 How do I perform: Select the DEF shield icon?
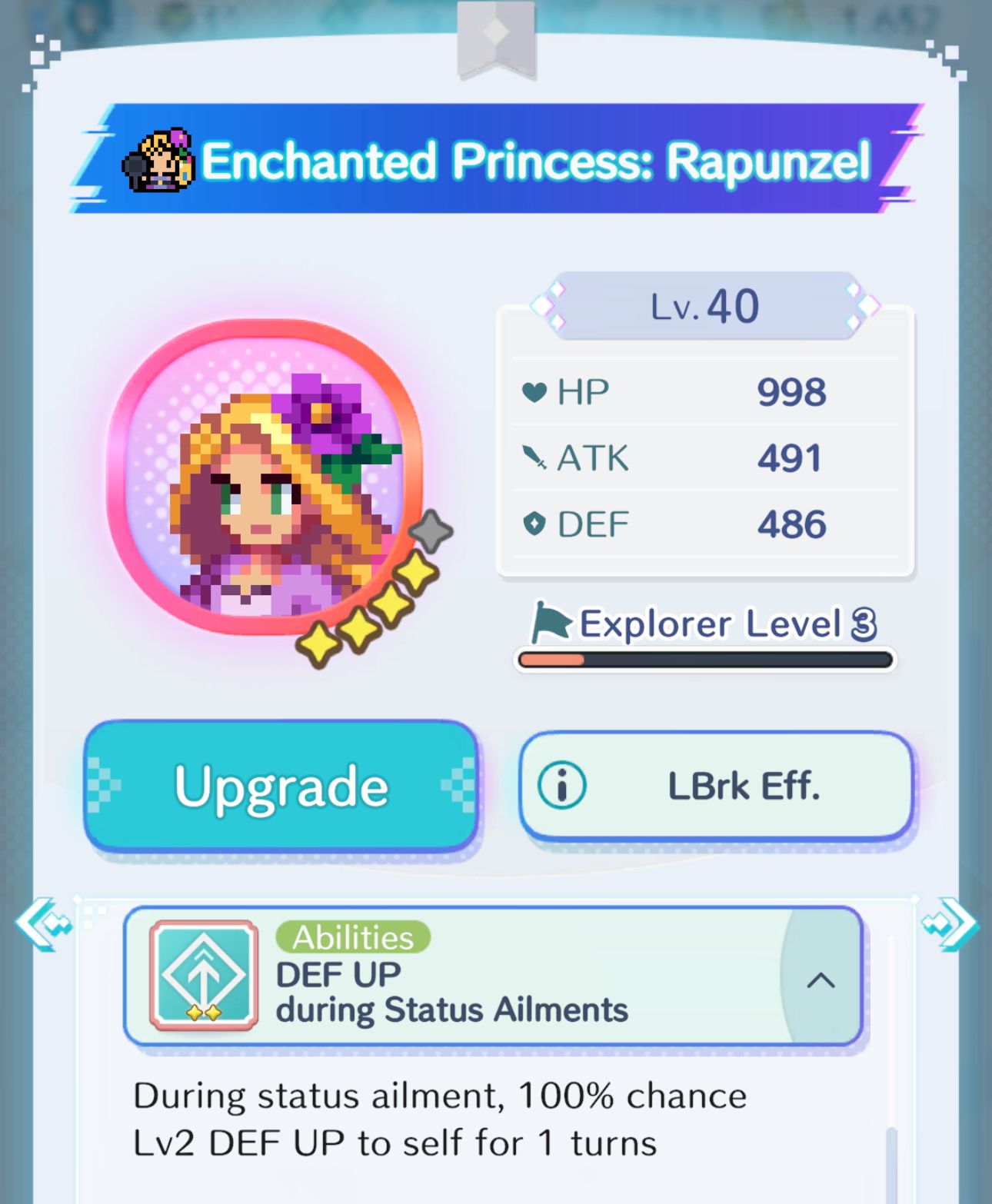pos(536,524)
